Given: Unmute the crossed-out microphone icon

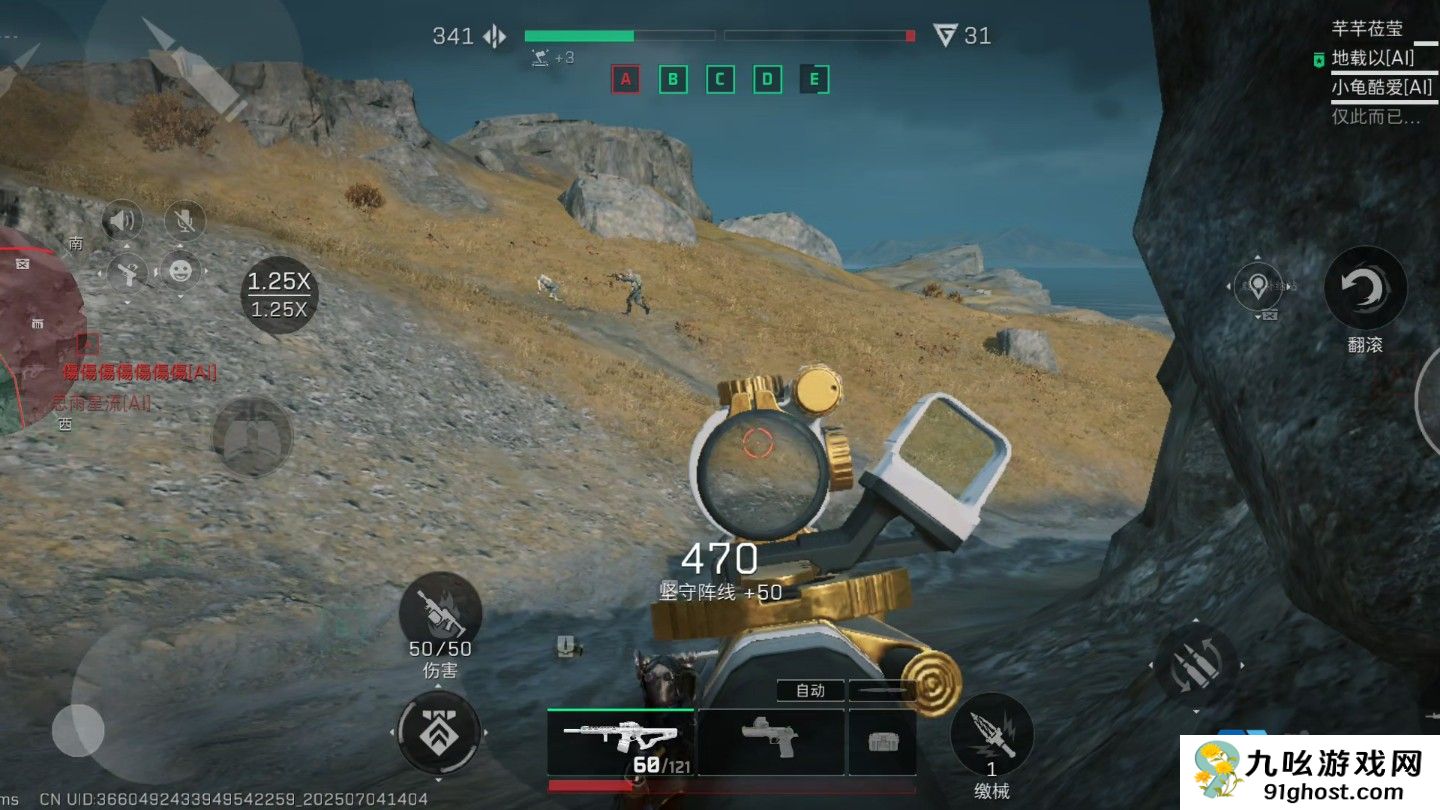Looking at the screenshot, I should [x=183, y=220].
